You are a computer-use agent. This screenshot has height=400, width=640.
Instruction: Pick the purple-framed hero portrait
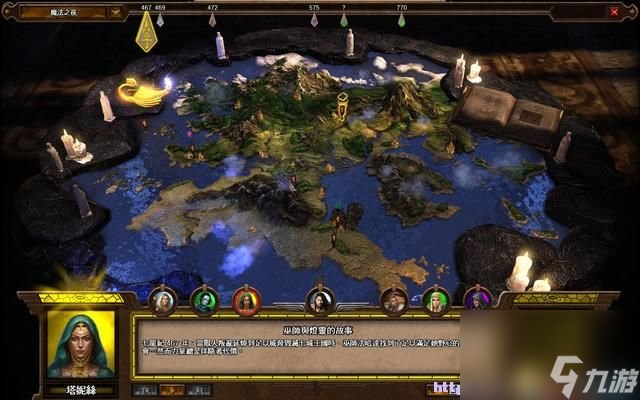[478, 300]
